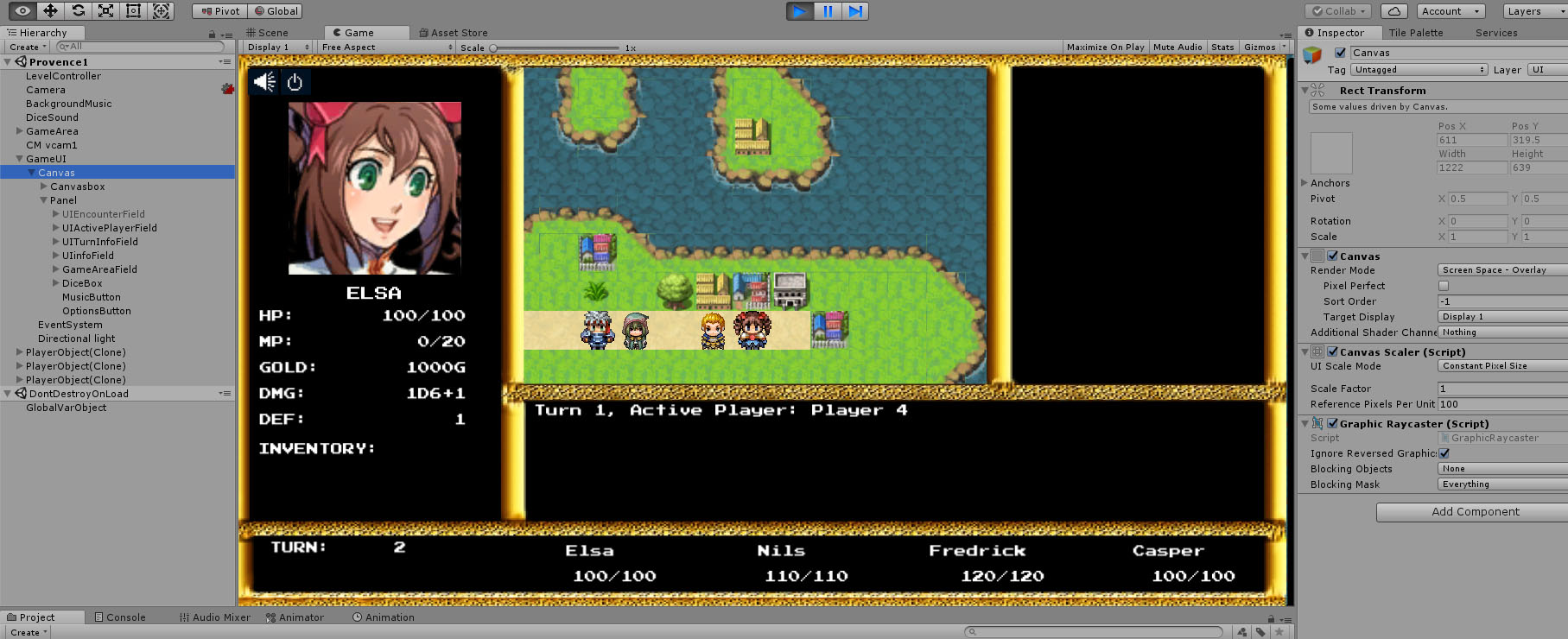Toggle Maximize On Play
The image size is (1568, 639).
point(1105,47)
